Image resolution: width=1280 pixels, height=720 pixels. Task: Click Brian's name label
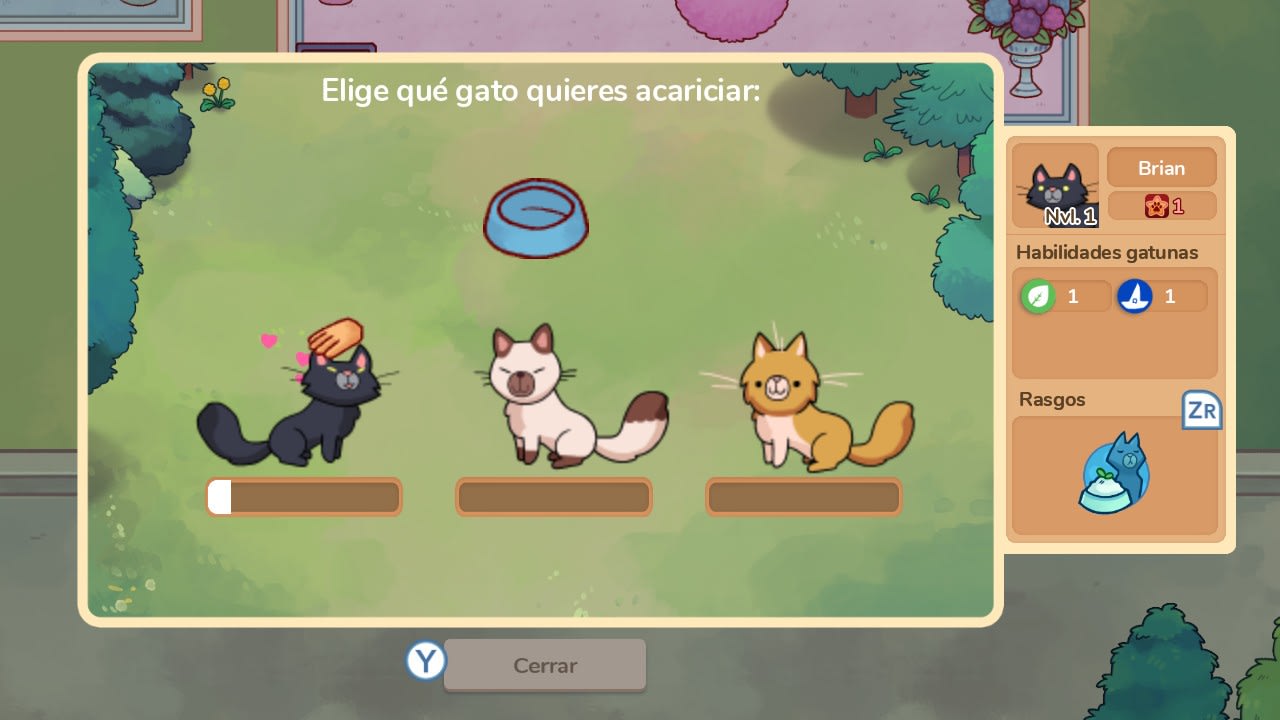(x=1161, y=167)
